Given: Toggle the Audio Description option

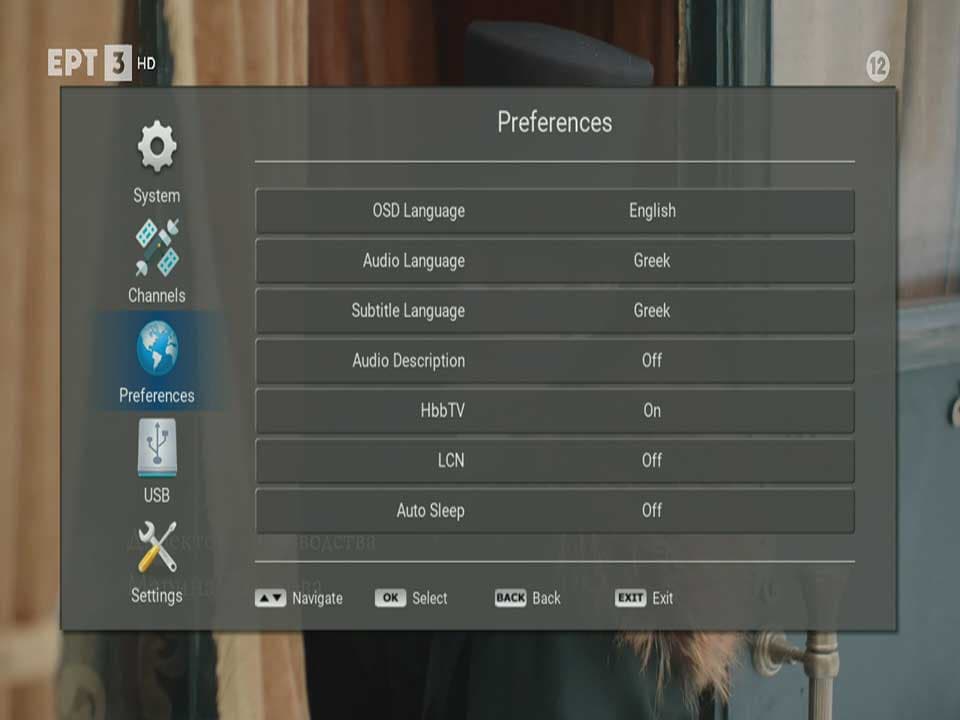Looking at the screenshot, I should [554, 361].
